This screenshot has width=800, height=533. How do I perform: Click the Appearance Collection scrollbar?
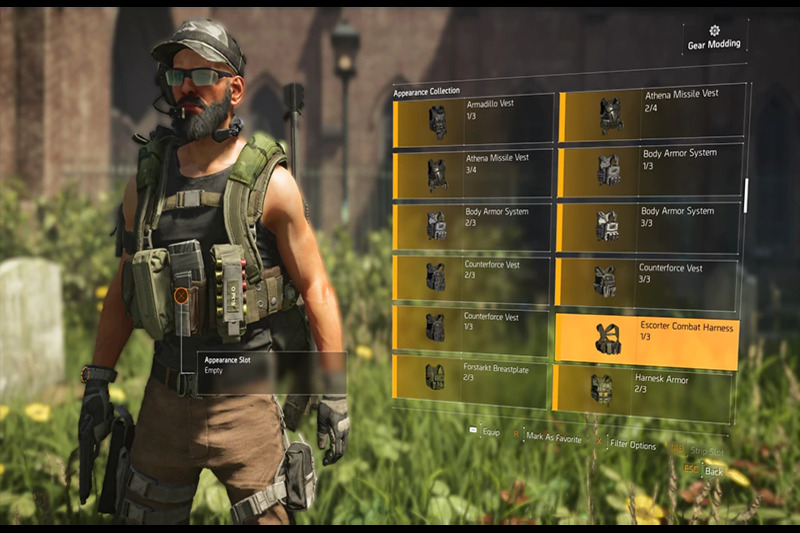(745, 195)
